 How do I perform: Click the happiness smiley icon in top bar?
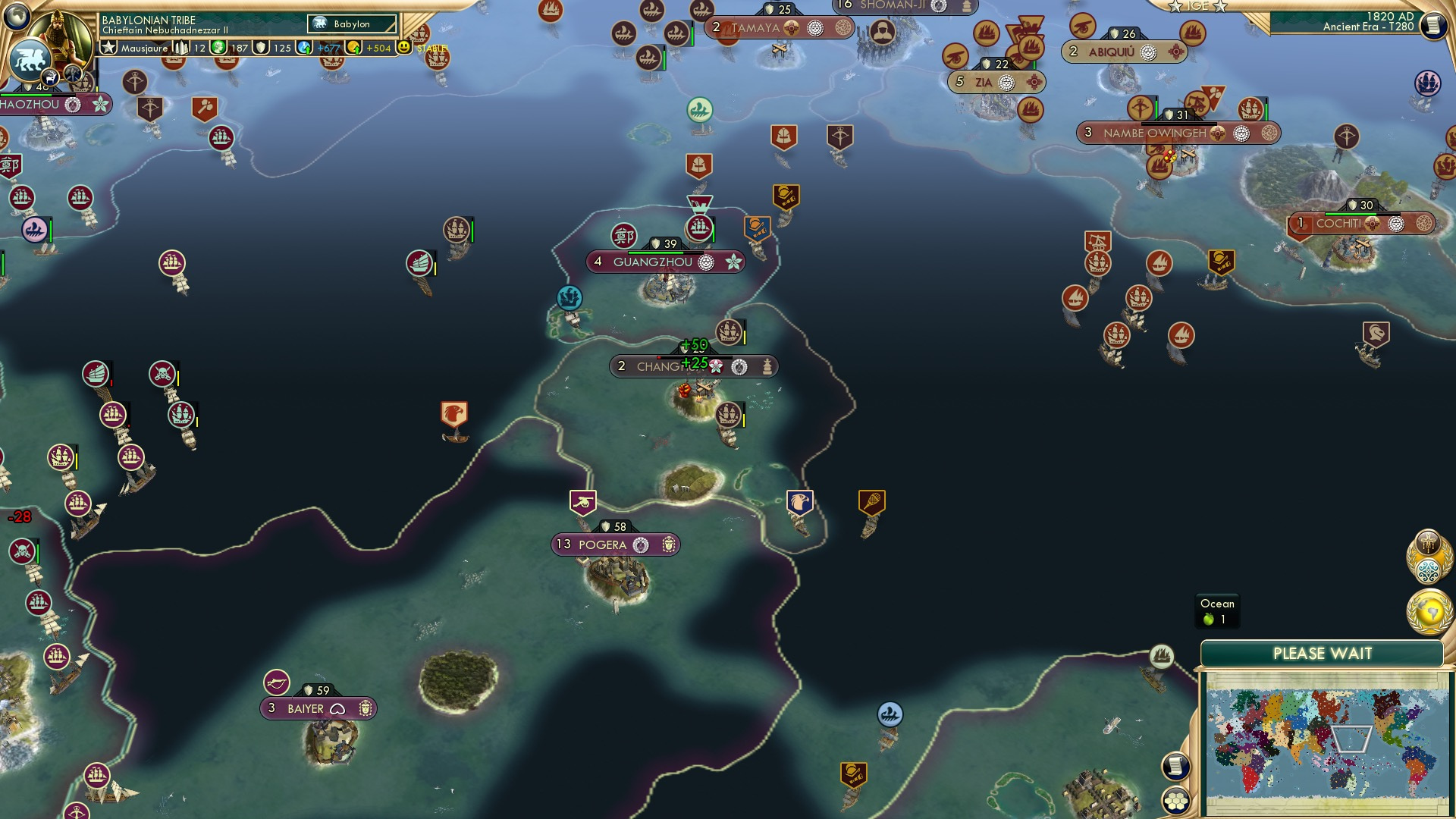pyautogui.click(x=405, y=48)
